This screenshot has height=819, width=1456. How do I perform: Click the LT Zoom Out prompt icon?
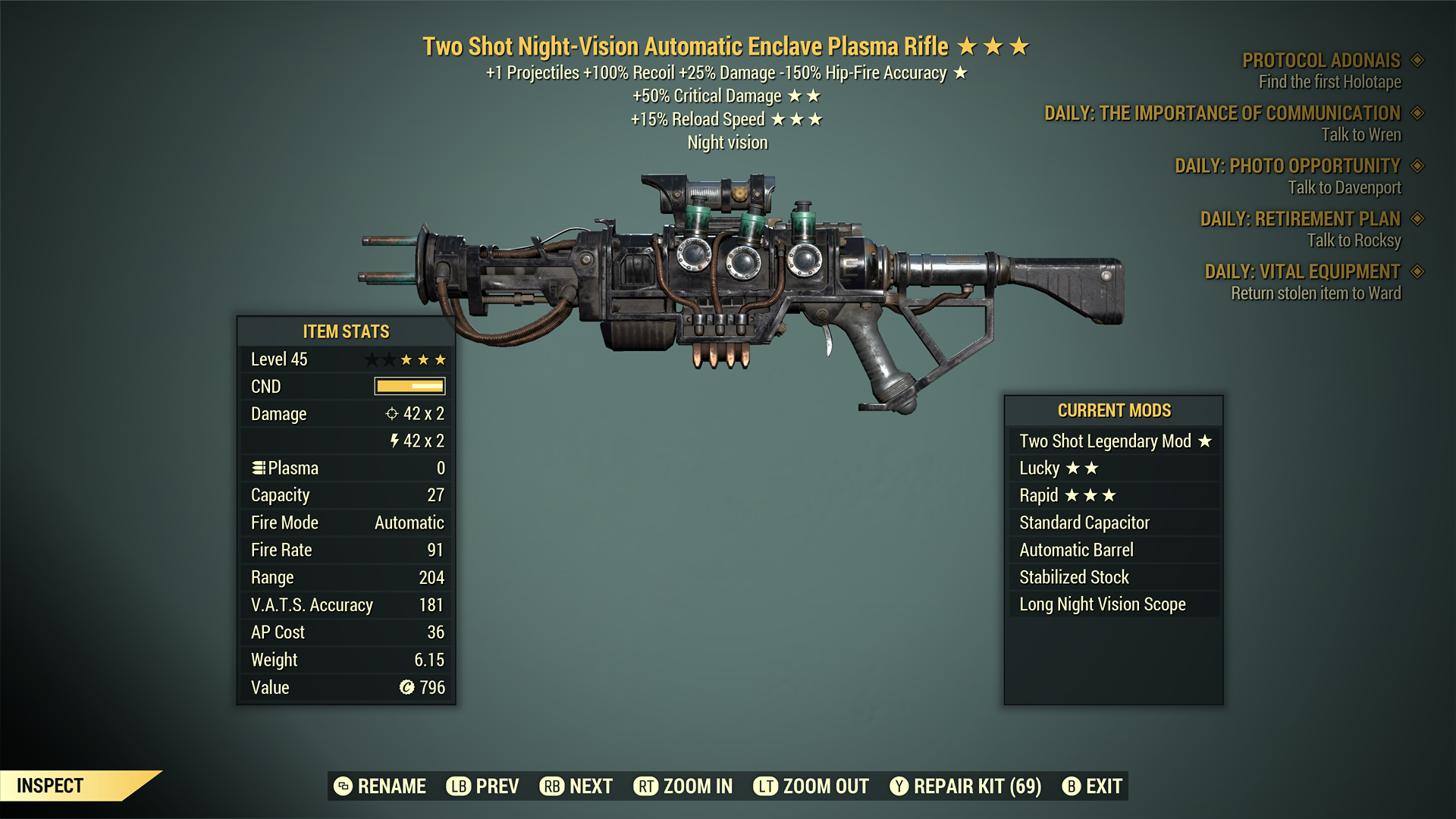[x=766, y=786]
